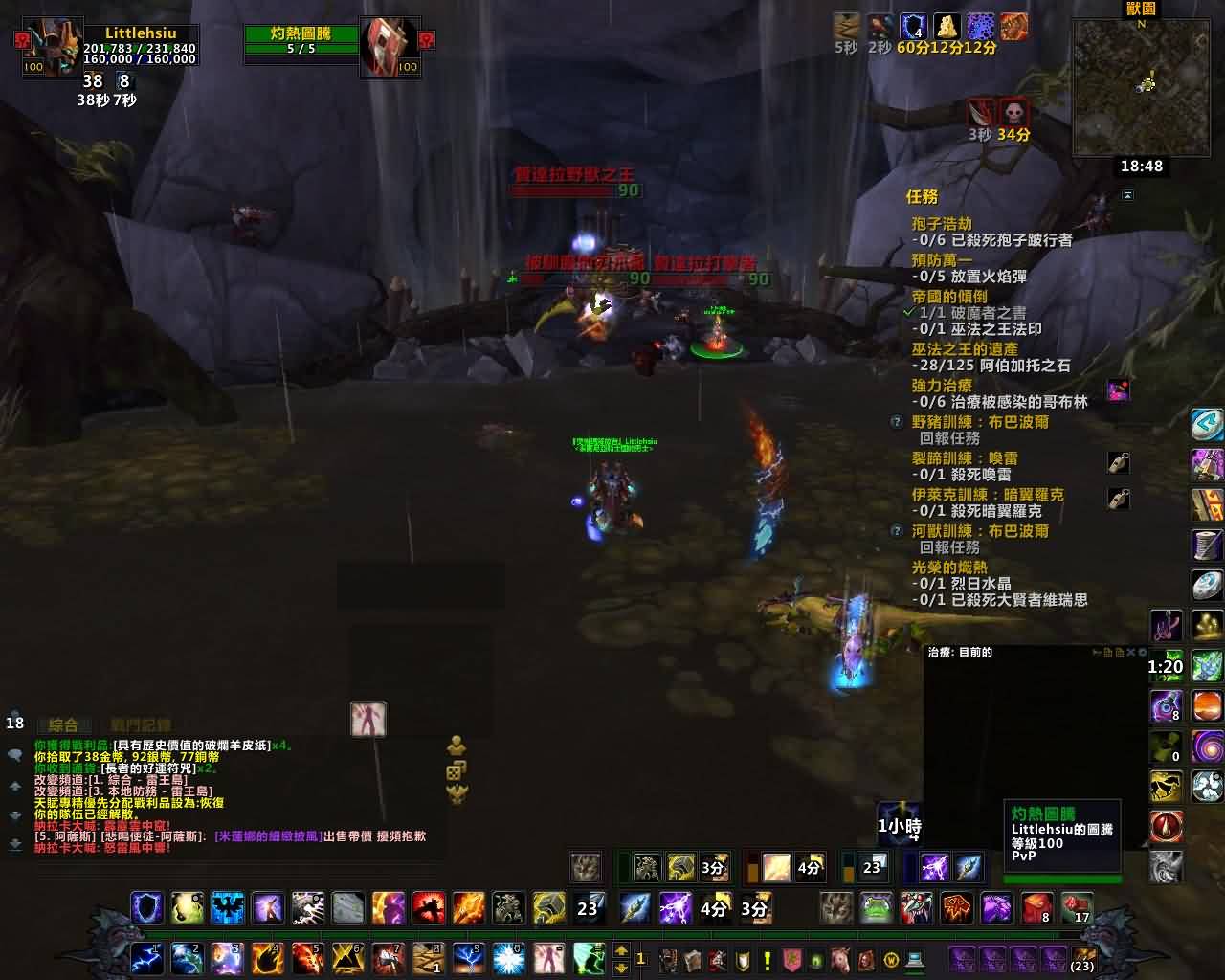1225x980 pixels.
Task: Open the chat speech bubble menu
Action: pos(15,755)
